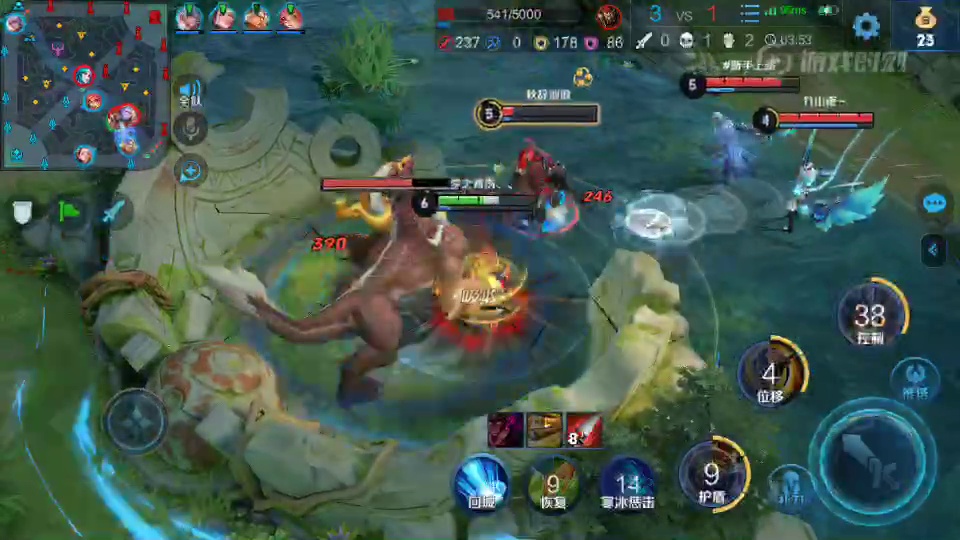The image size is (960, 540).
Task: Use the red blade item with 8
Action: [x=584, y=429]
